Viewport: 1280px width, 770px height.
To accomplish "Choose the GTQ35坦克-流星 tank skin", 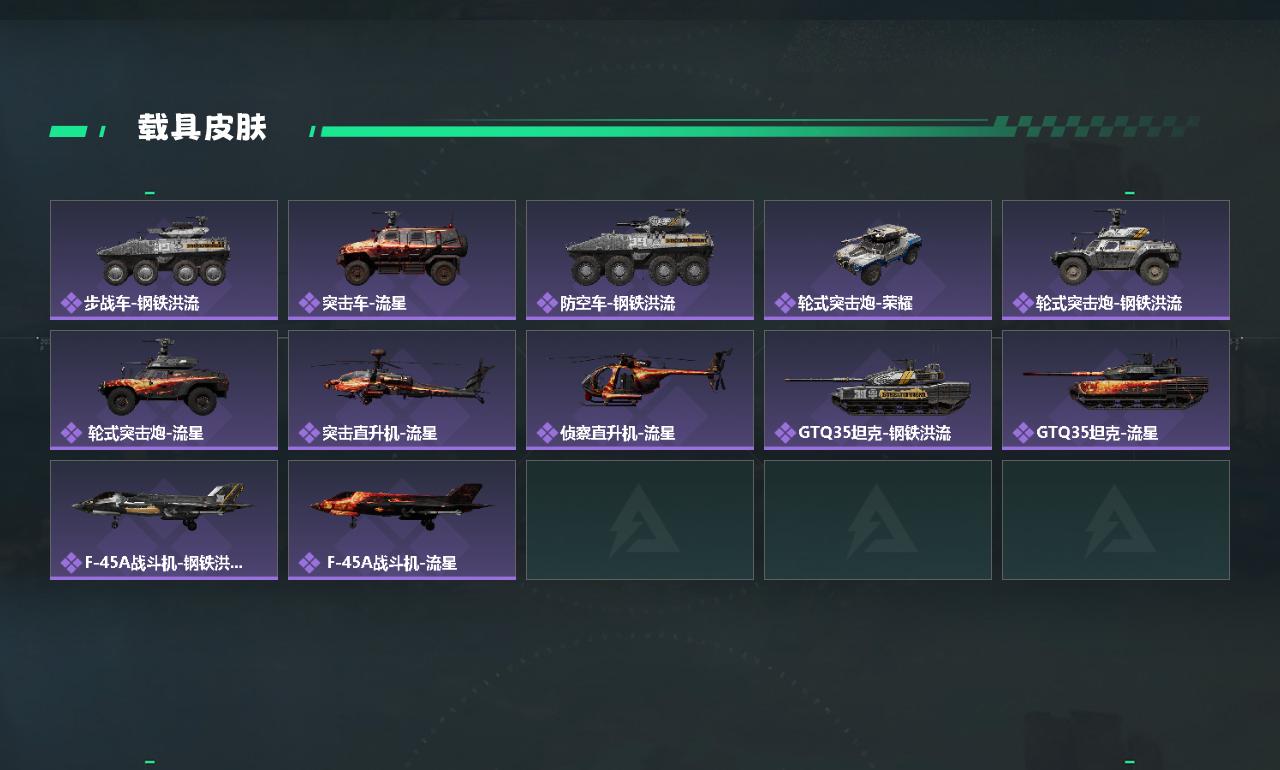I will click(x=1116, y=389).
